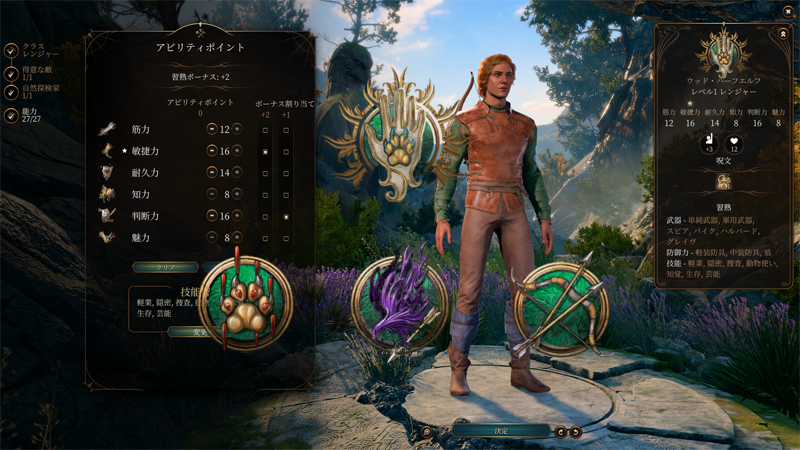Assign the +1 bonus to 耐久力
The width and height of the screenshot is (800, 450).
[x=286, y=172]
